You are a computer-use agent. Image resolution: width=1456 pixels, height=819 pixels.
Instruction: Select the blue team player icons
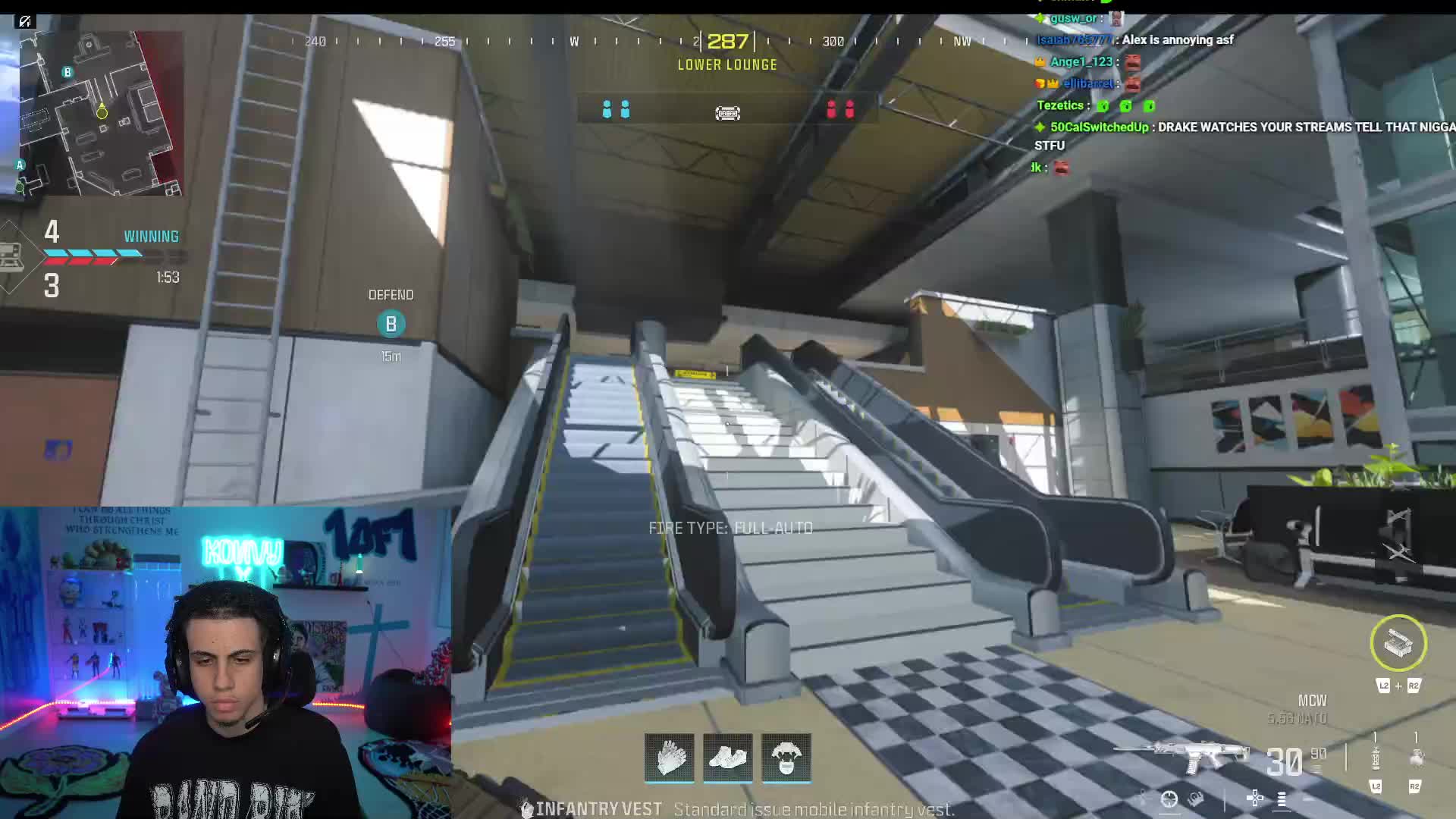click(x=616, y=111)
